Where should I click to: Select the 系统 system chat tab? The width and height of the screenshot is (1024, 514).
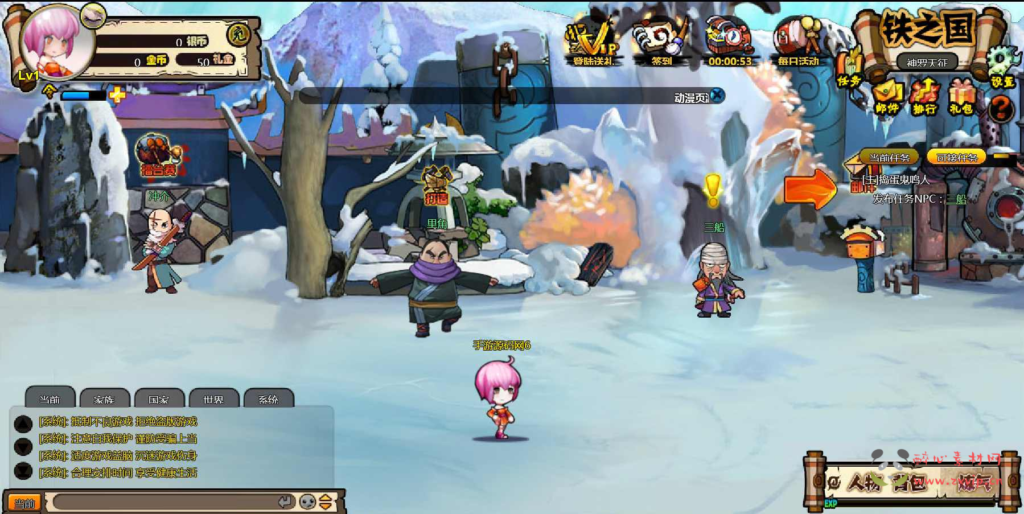pos(268,398)
